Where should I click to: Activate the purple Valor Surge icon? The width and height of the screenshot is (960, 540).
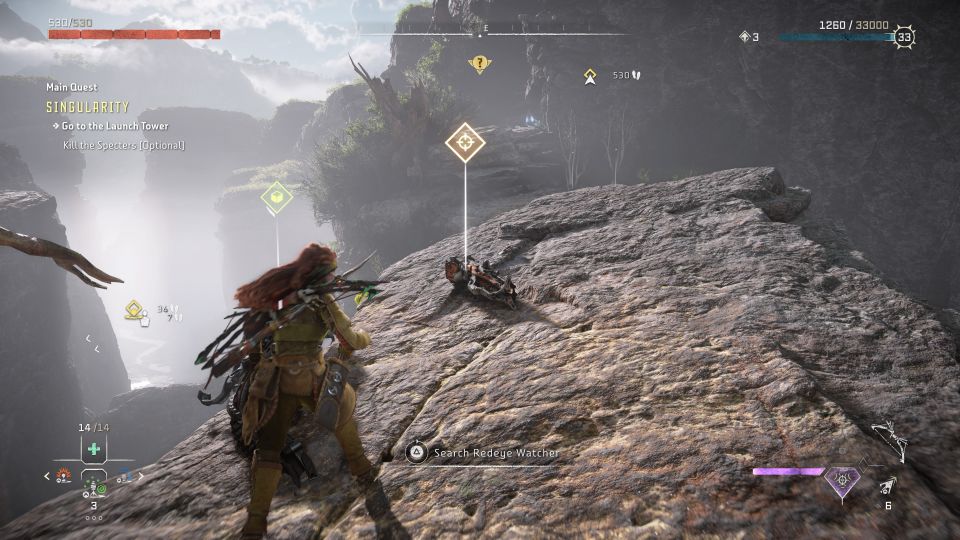click(x=841, y=482)
